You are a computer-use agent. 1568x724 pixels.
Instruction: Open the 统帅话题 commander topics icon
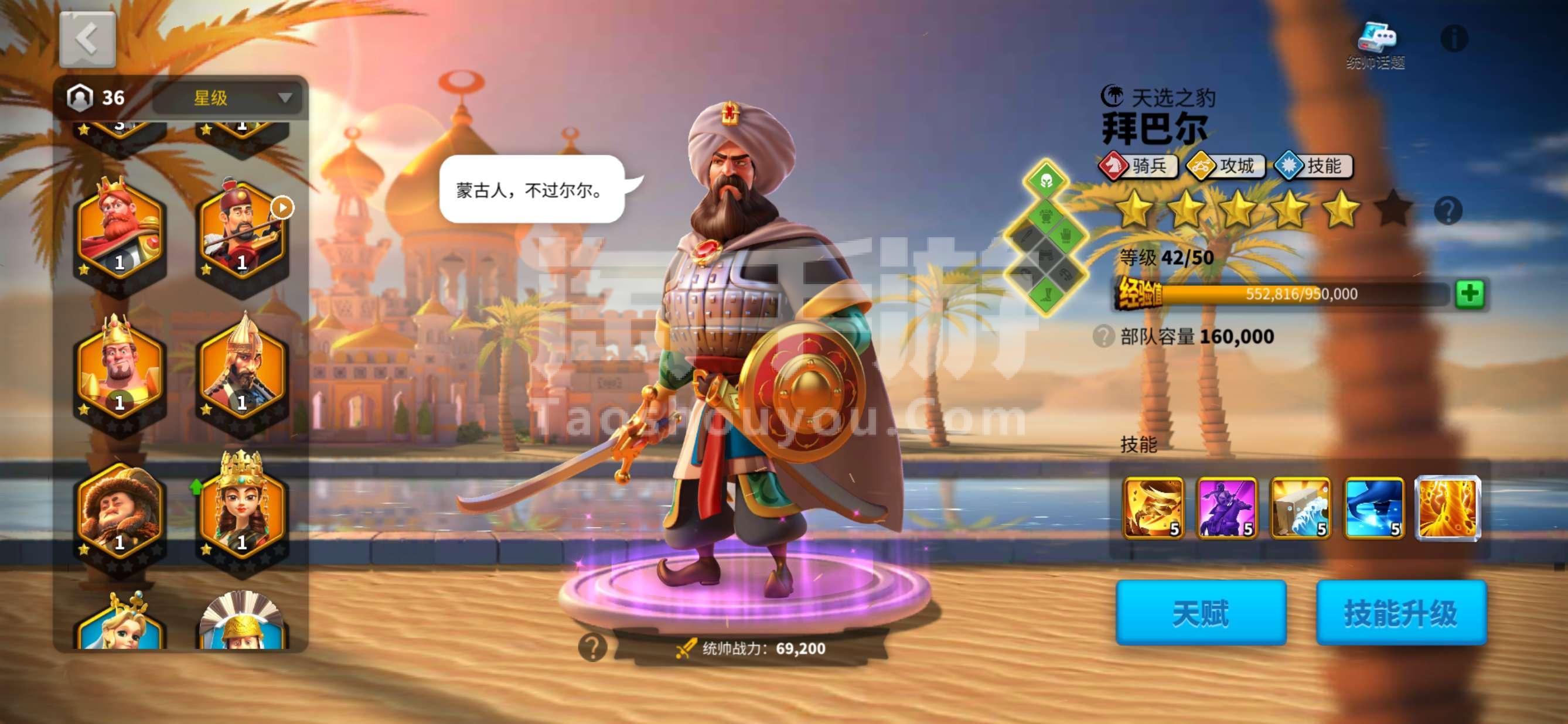(1377, 36)
